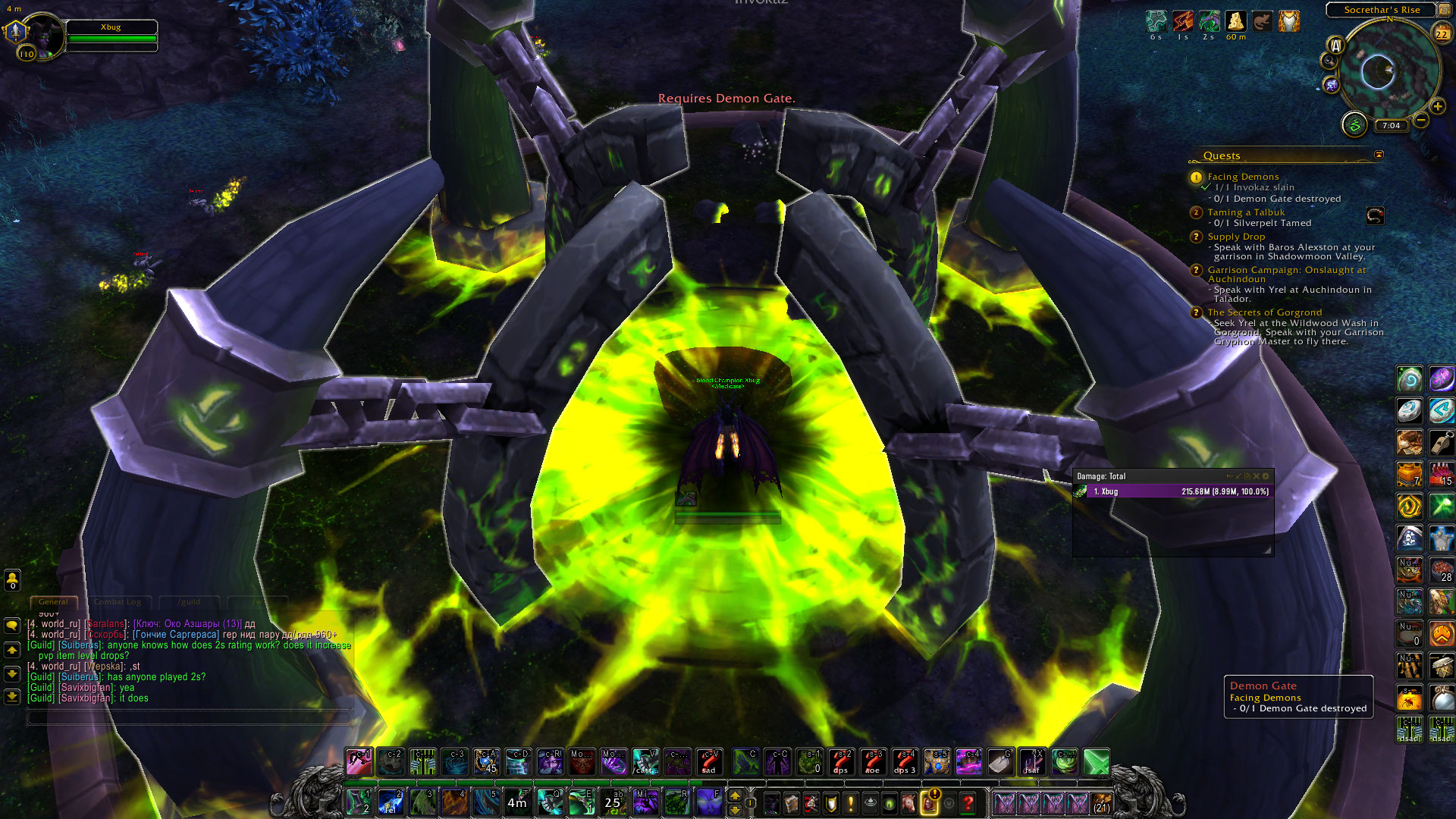Screen dimensions: 1456x819
Task: Use the Taming a Talbuk quest item
Action: pos(1375,216)
